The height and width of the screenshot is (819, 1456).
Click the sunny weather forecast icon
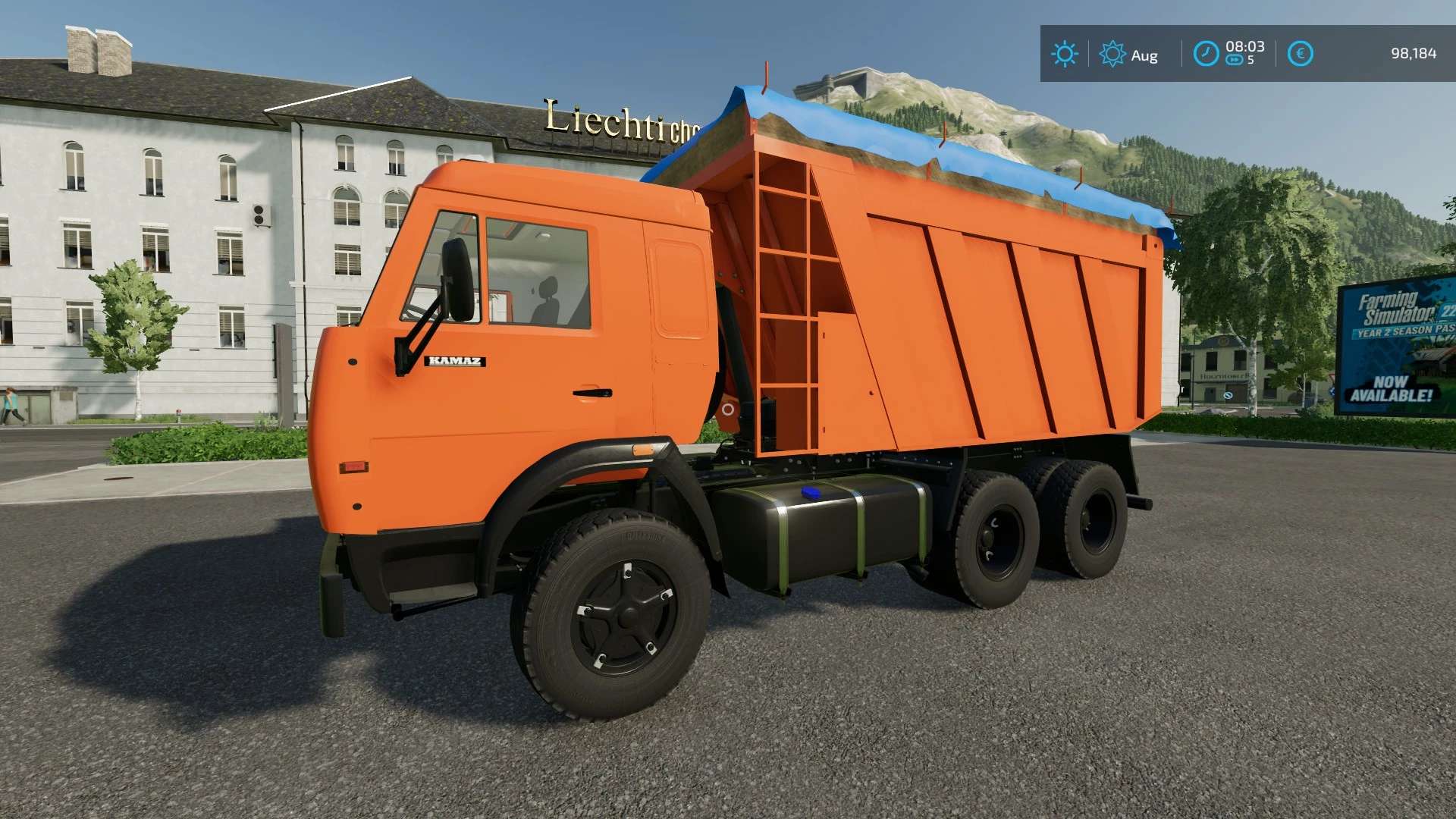(x=1064, y=54)
